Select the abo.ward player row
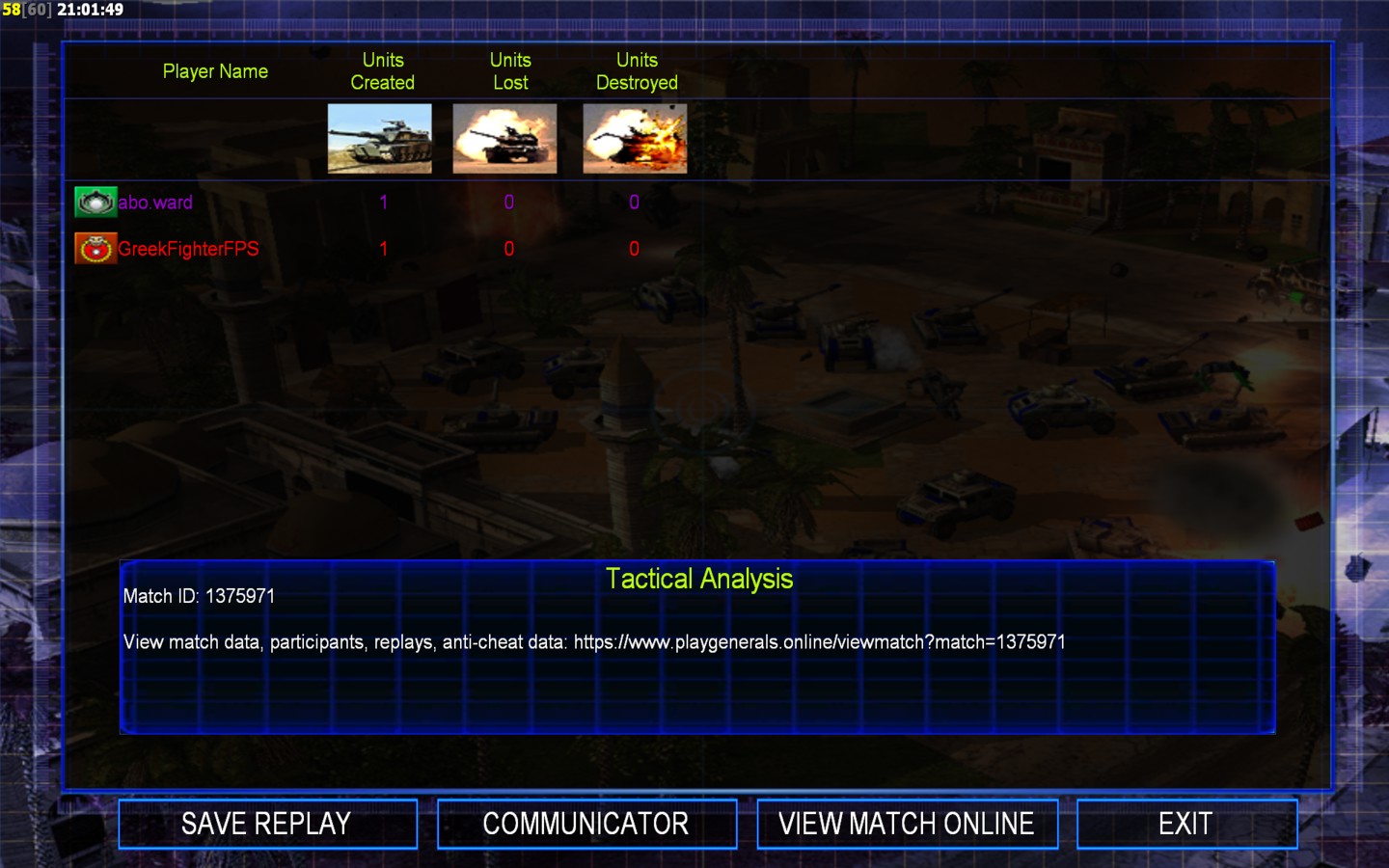This screenshot has height=868, width=1389. tap(155, 203)
